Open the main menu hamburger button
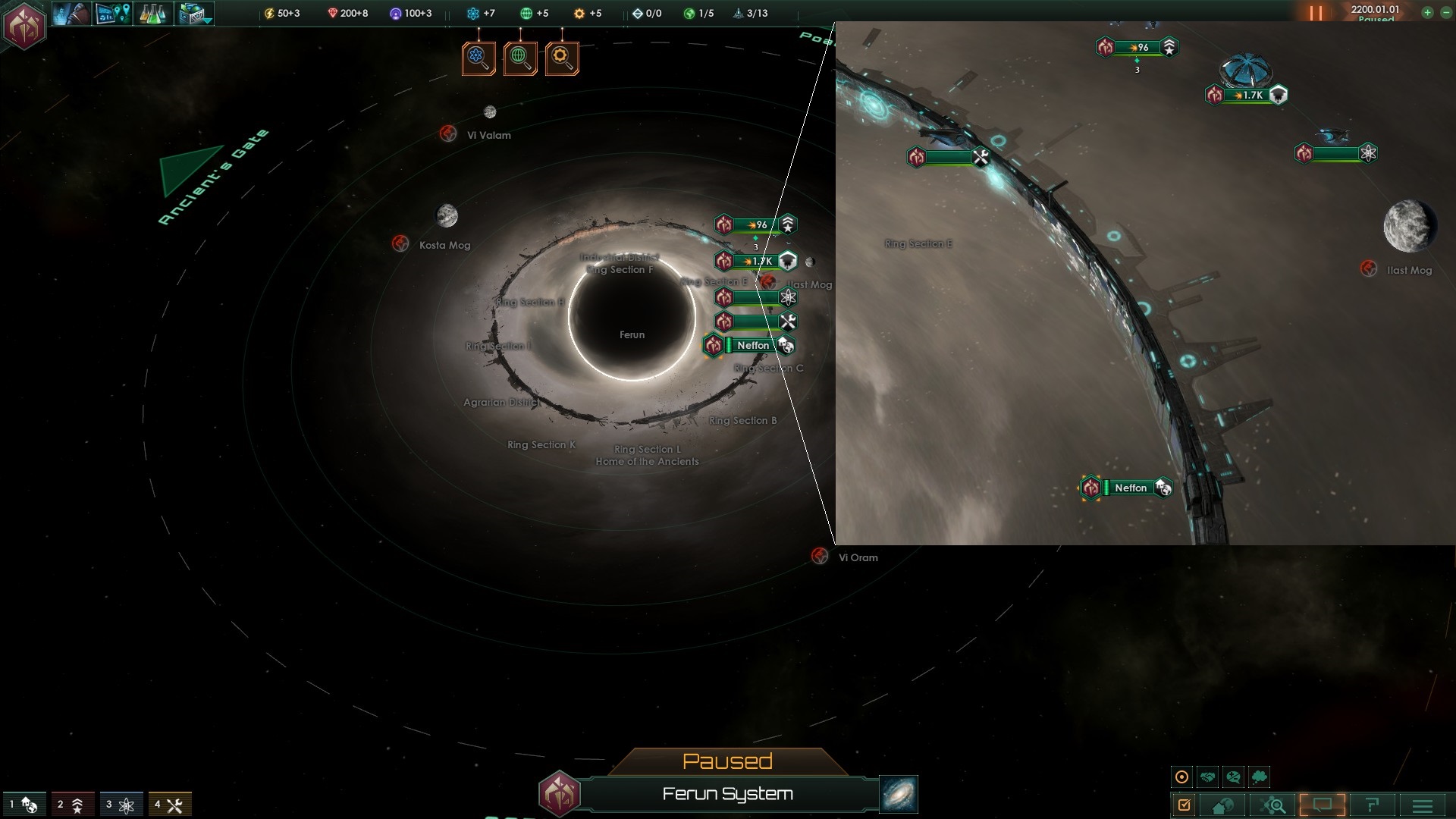 point(1423,805)
